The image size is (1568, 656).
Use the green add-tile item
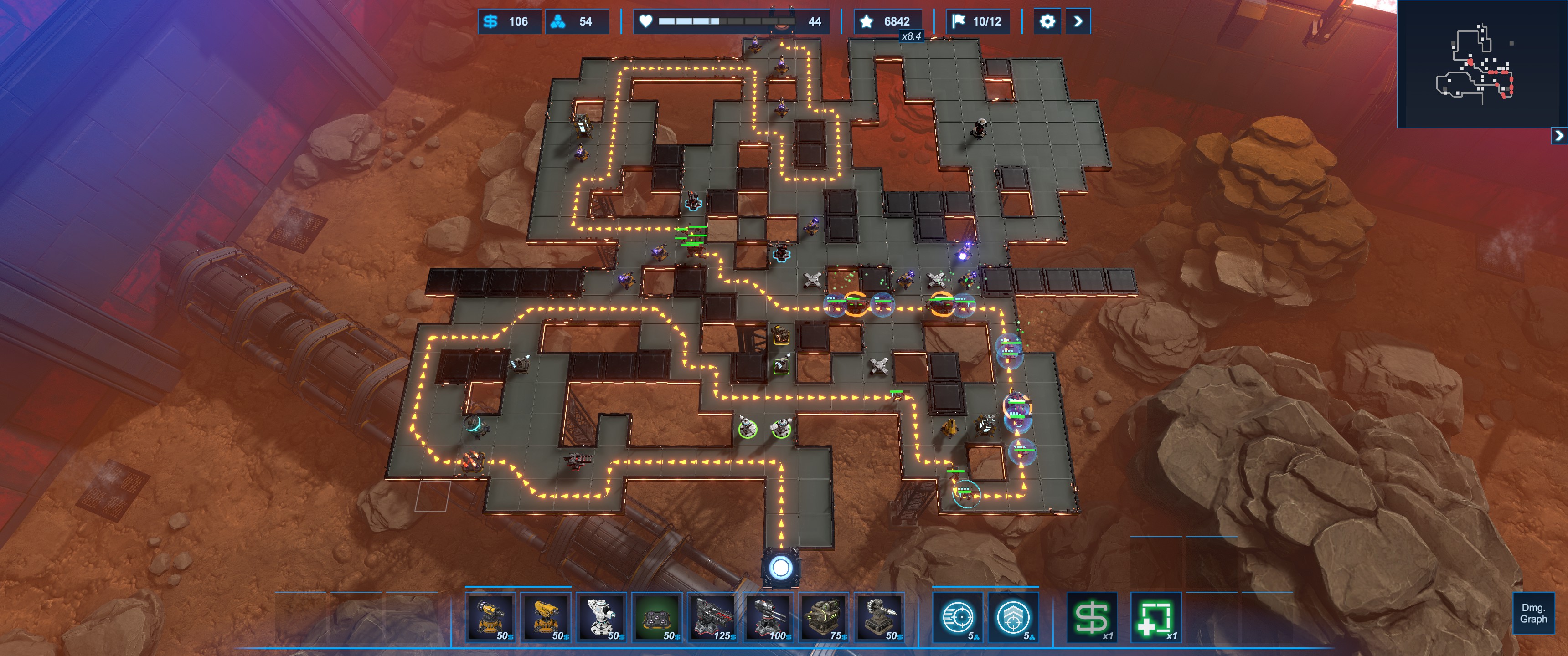[x=1155, y=617]
